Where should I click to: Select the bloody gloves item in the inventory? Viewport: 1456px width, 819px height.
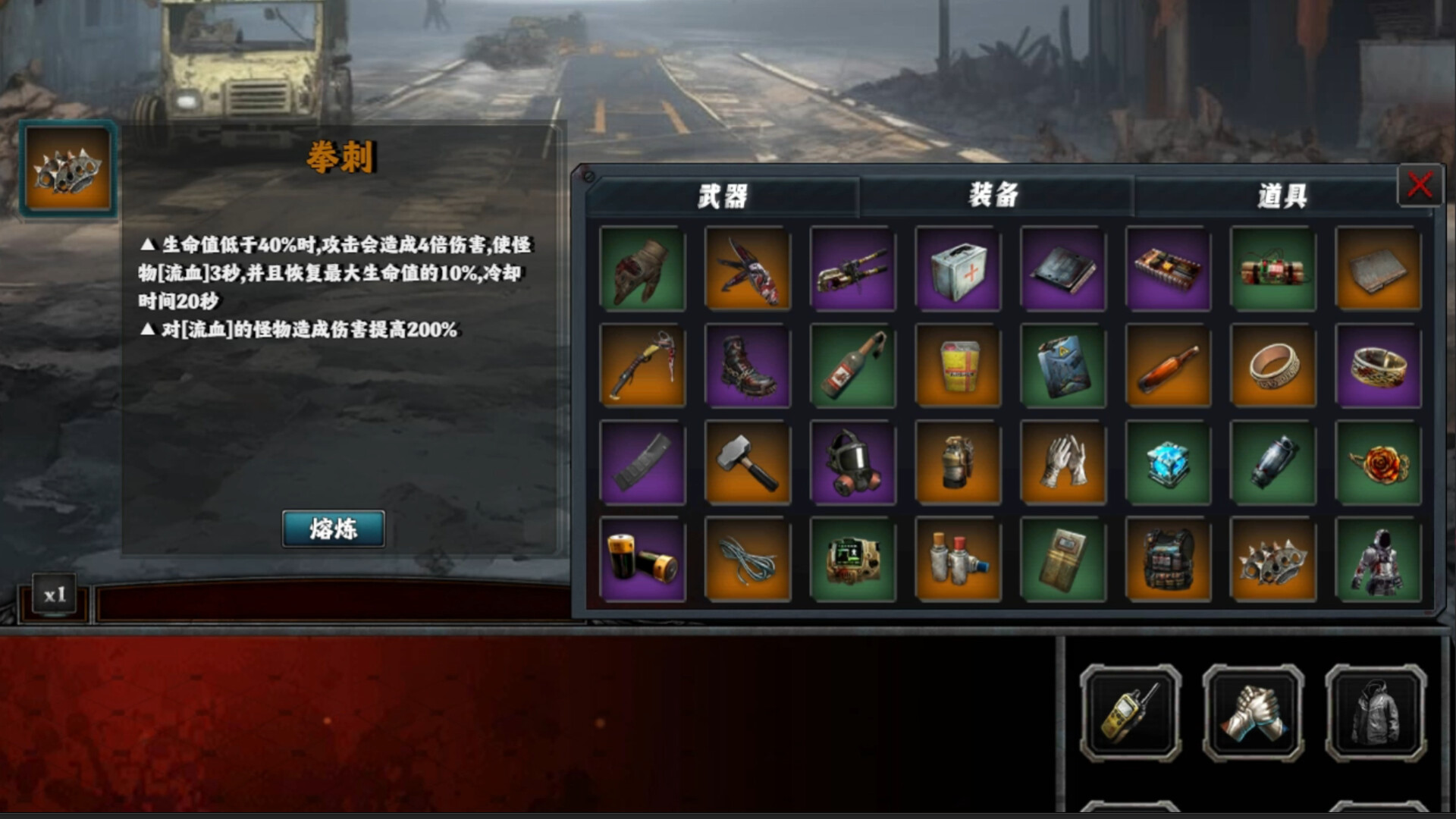click(x=643, y=270)
